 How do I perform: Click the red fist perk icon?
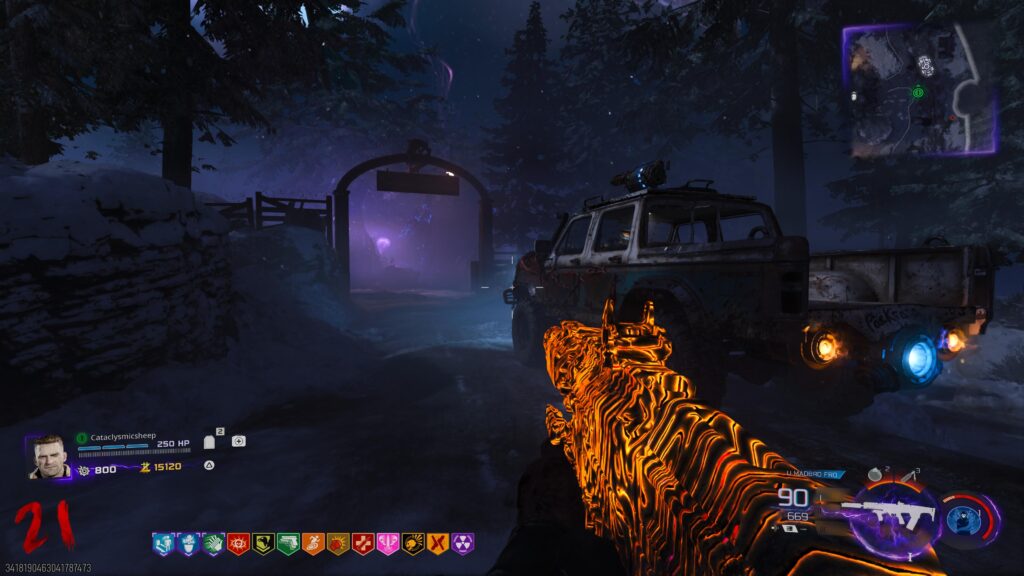(x=338, y=543)
